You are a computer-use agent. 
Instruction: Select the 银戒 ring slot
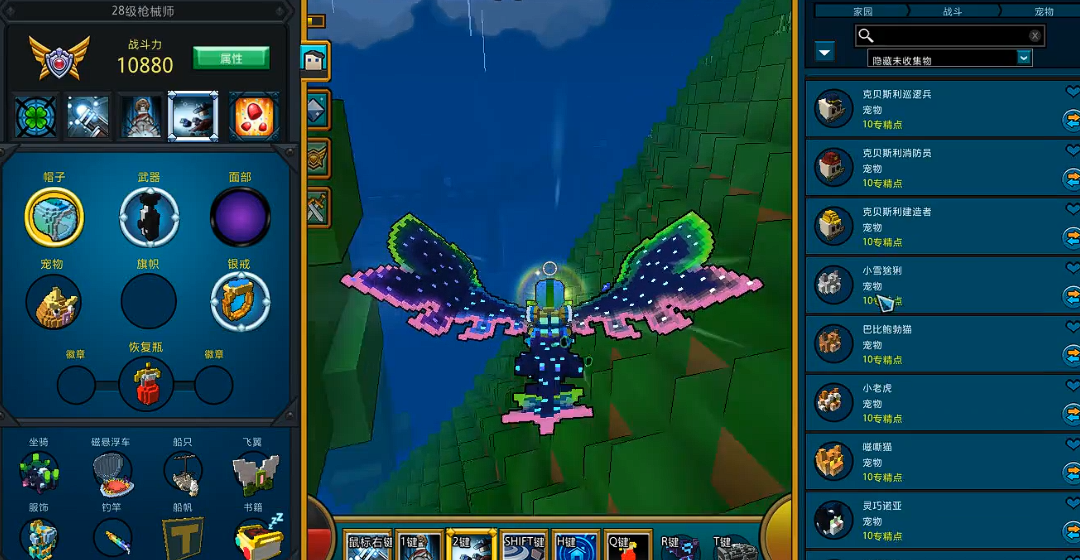240,302
